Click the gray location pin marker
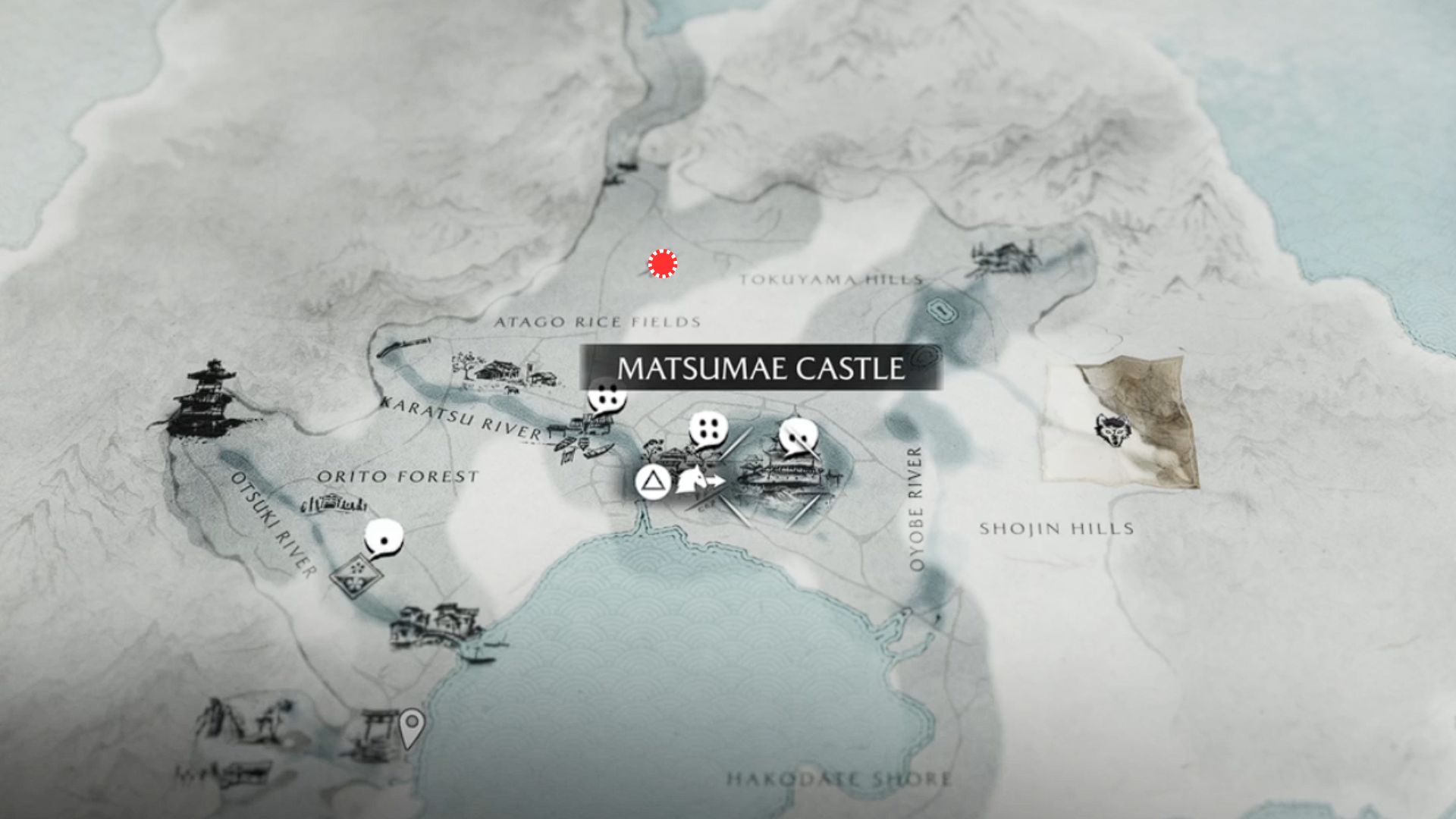1456x819 pixels. pyautogui.click(x=412, y=728)
